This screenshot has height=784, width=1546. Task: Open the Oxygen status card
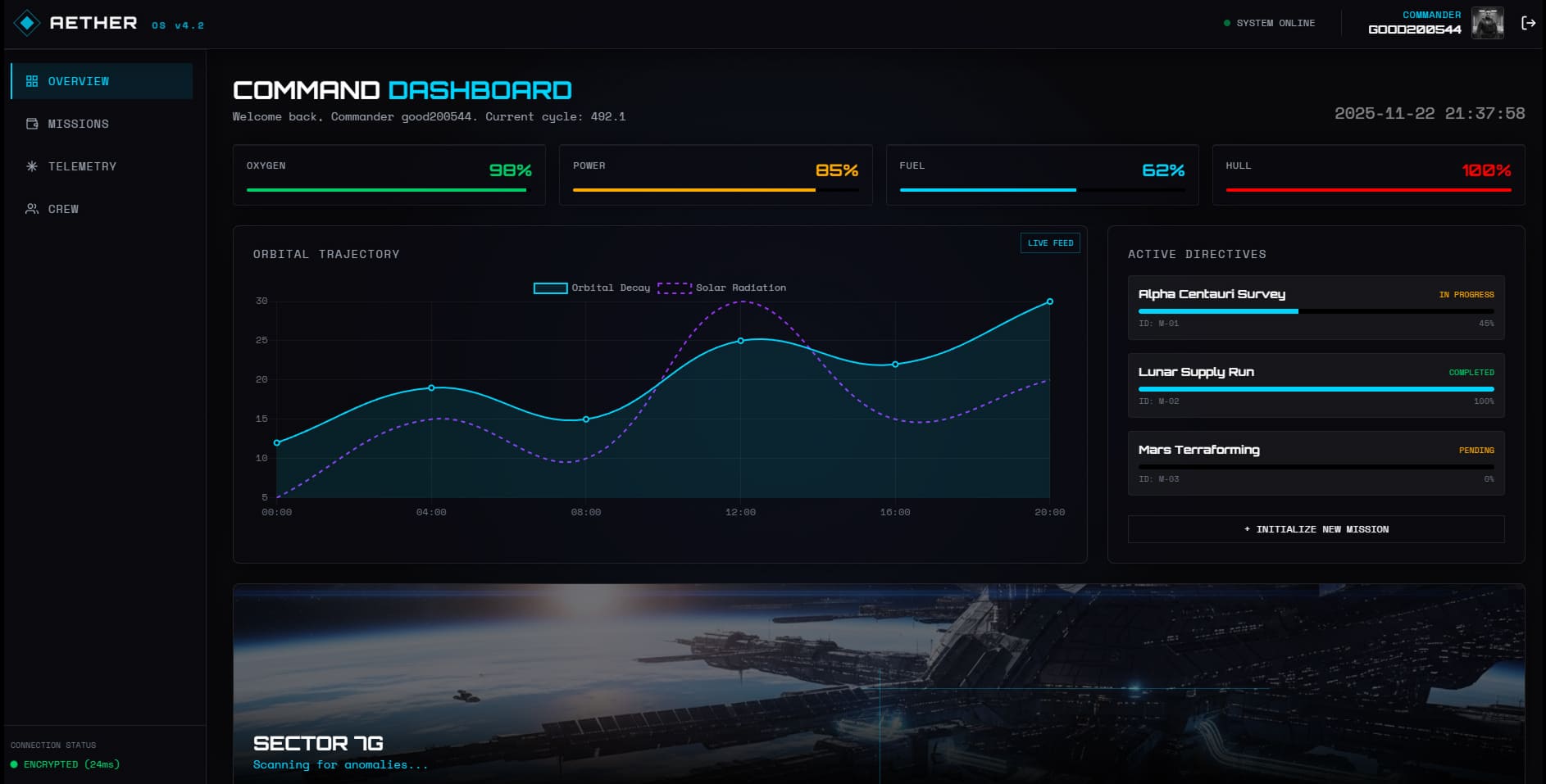pos(389,174)
